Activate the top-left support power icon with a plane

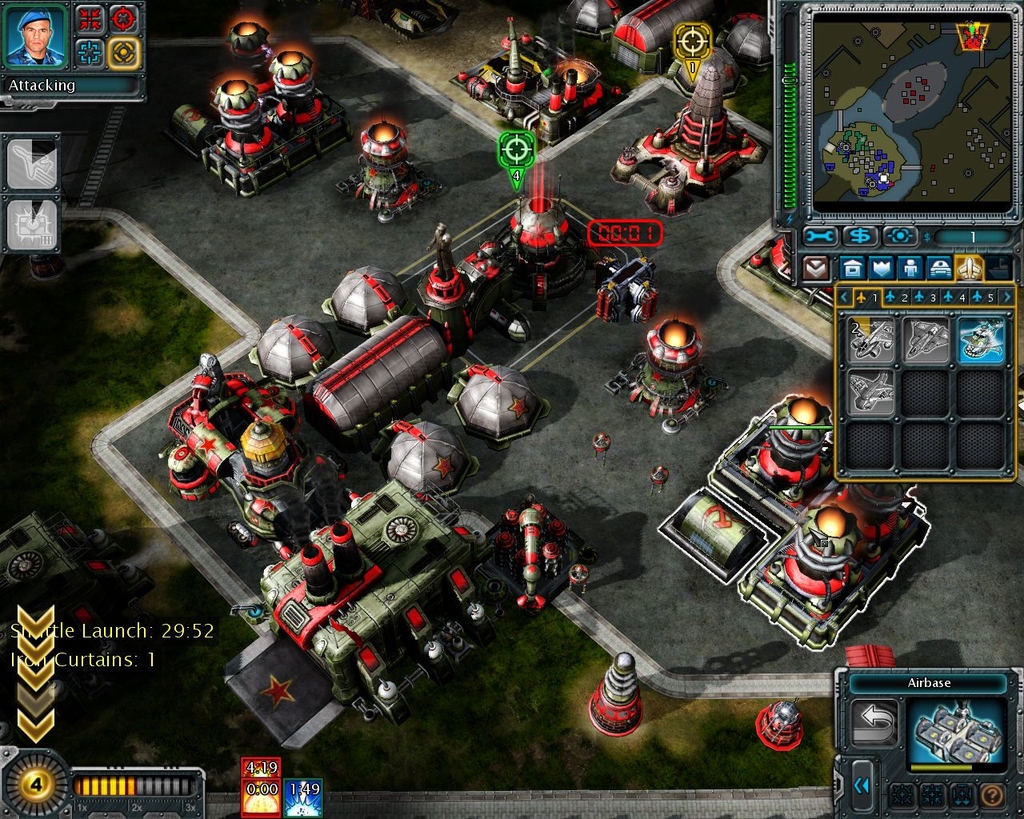pos(32,165)
